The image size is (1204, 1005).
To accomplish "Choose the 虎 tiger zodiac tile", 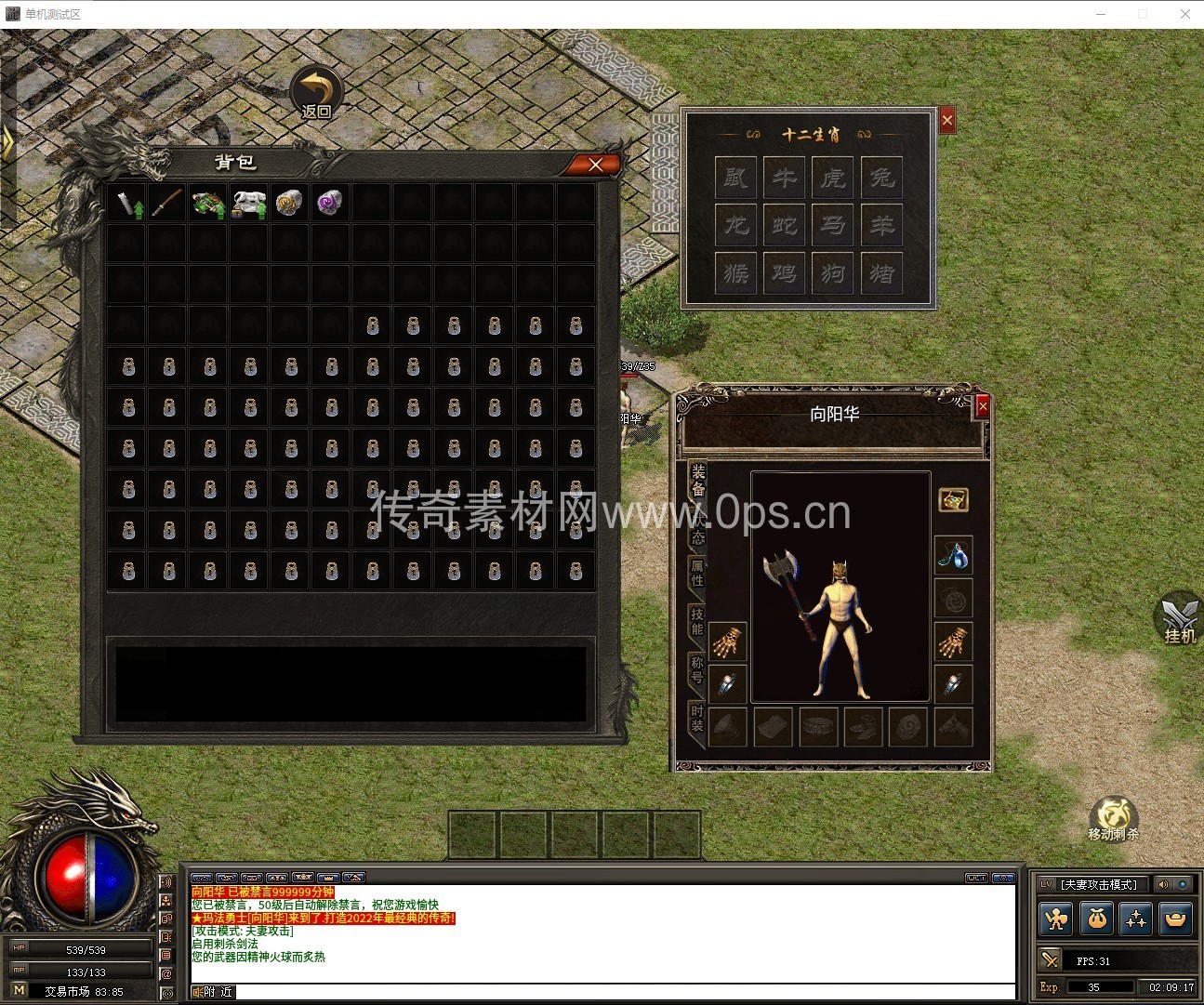I will coord(833,177).
